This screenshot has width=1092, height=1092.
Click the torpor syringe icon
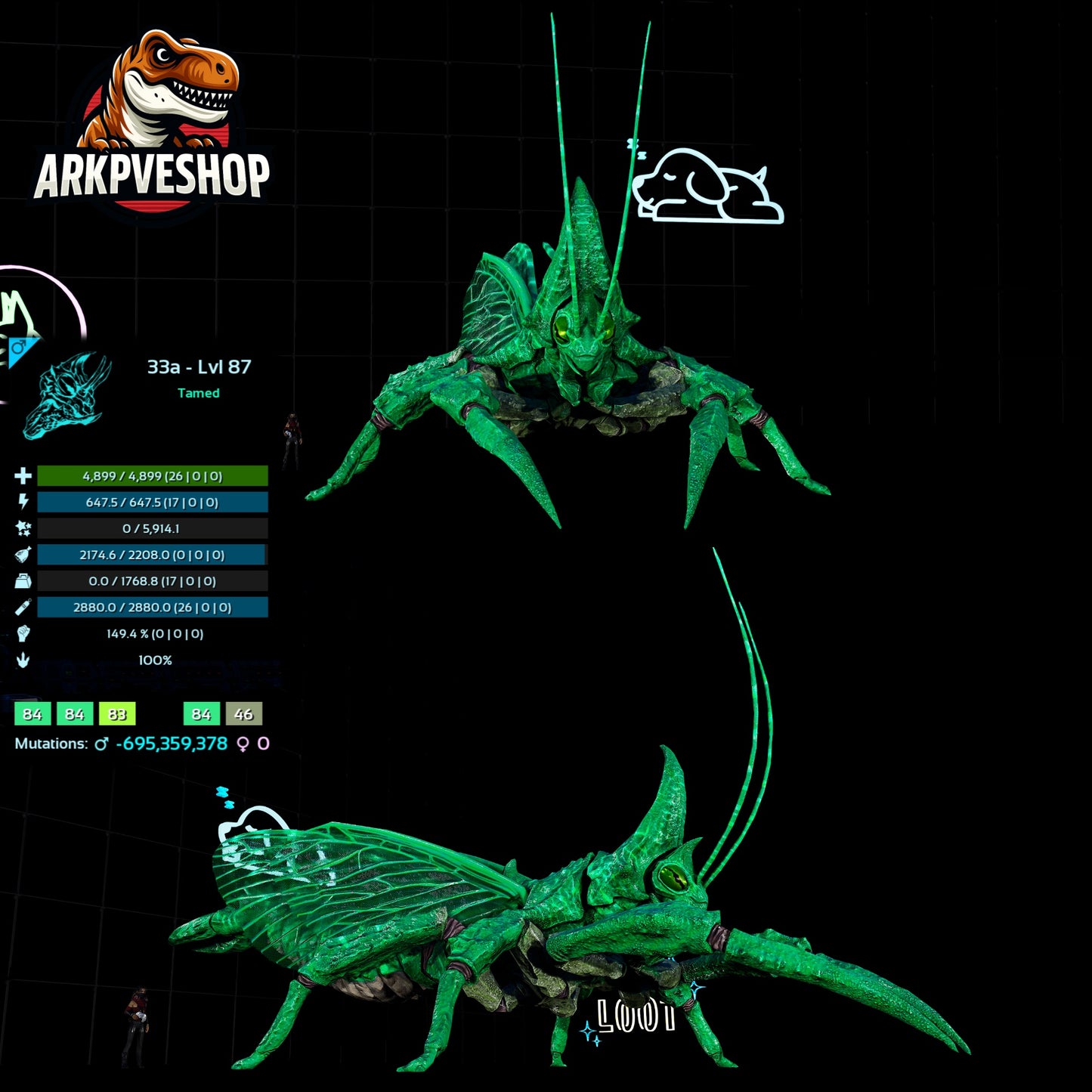point(23,608)
